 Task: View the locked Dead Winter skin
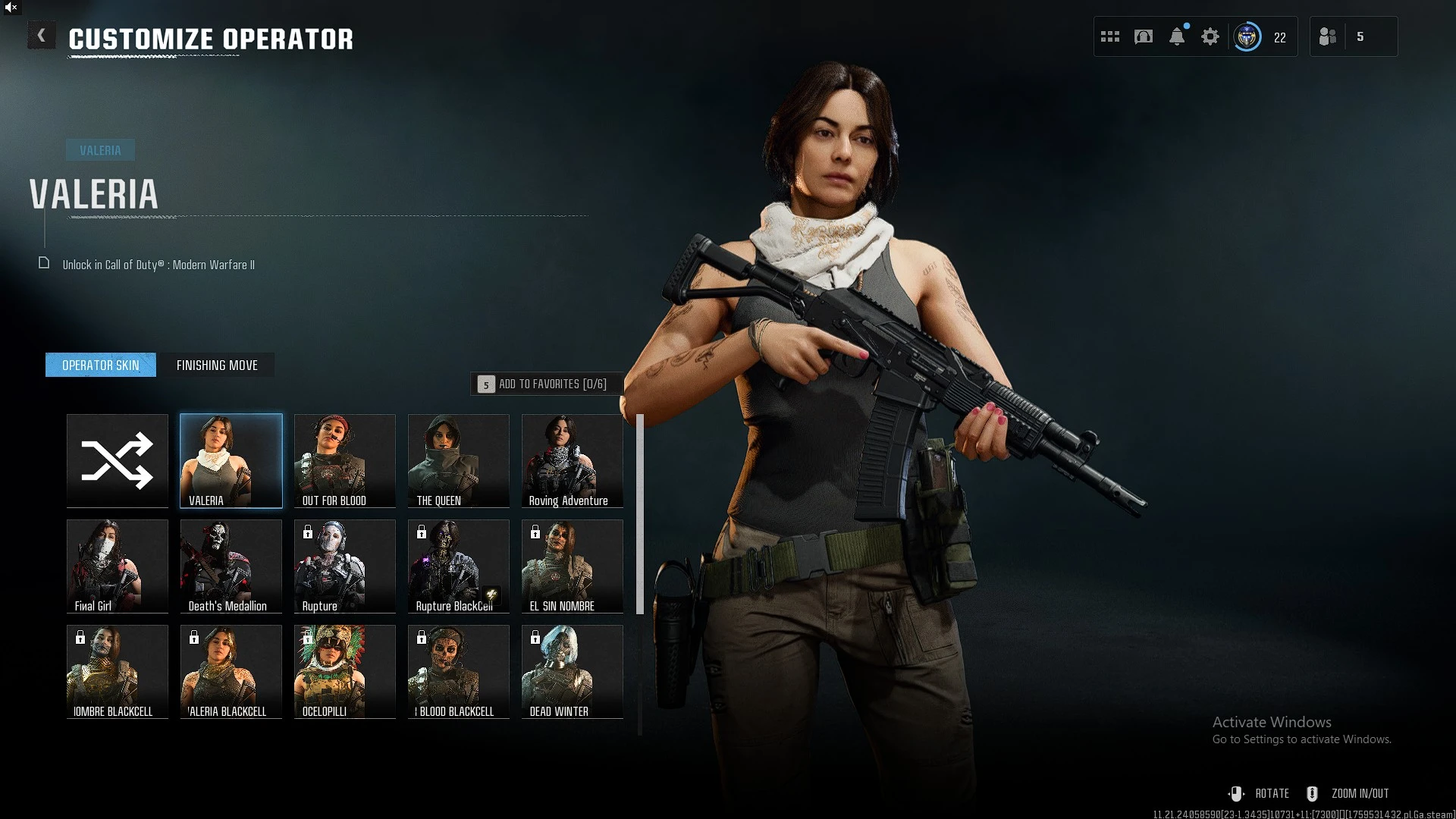click(x=573, y=671)
